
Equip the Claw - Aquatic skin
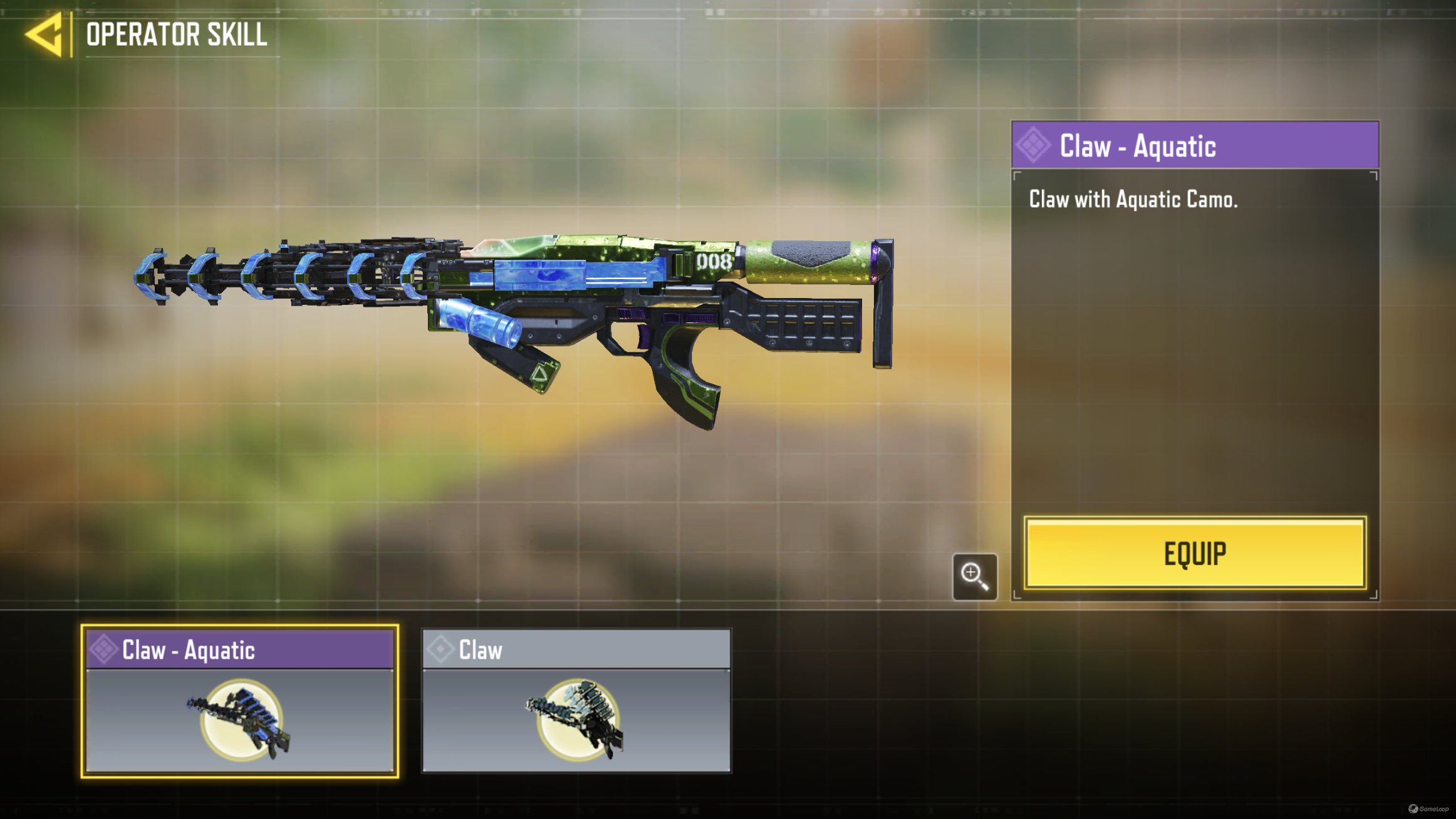[1195, 553]
